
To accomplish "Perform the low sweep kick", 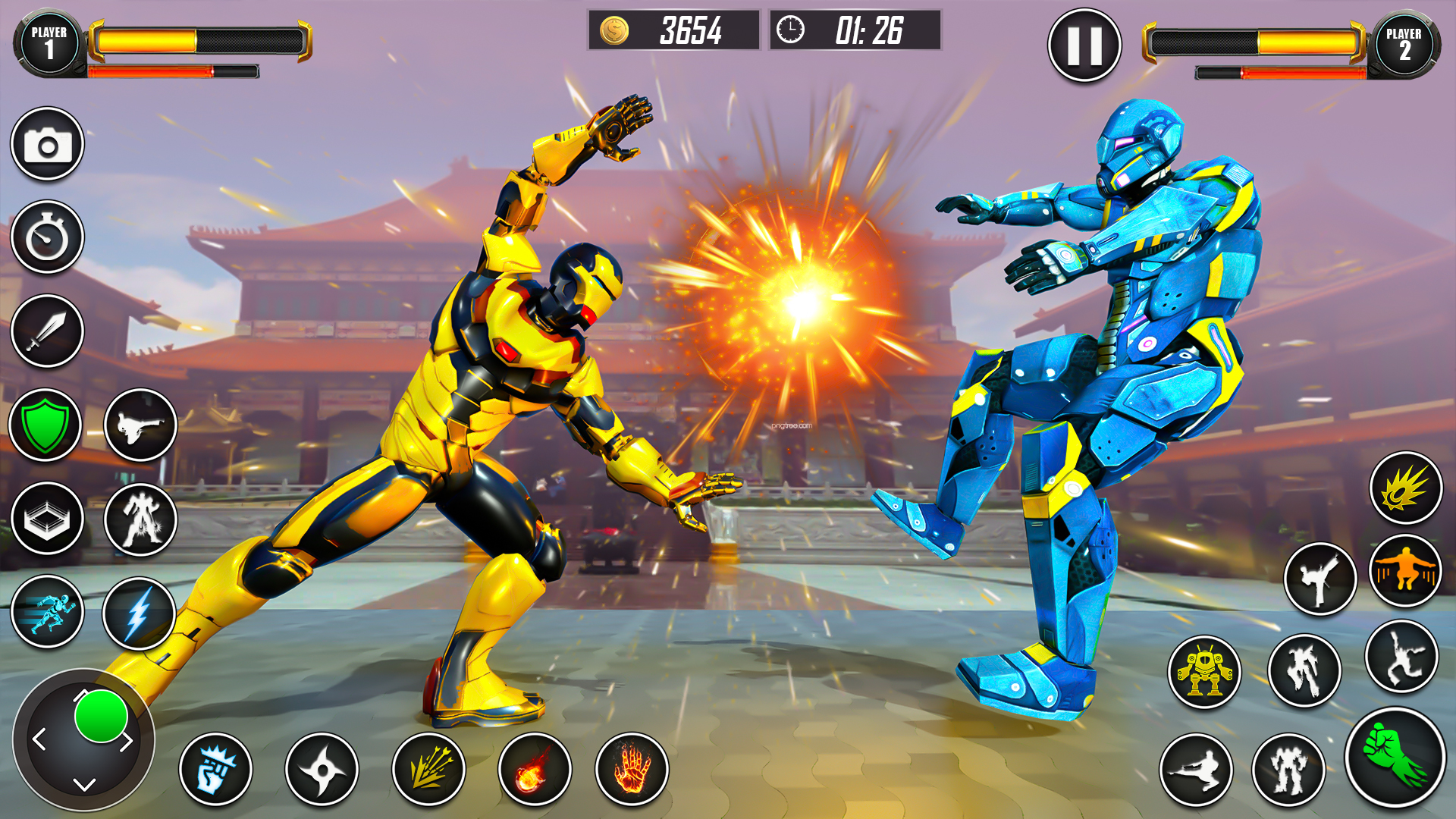I will coord(1196,770).
